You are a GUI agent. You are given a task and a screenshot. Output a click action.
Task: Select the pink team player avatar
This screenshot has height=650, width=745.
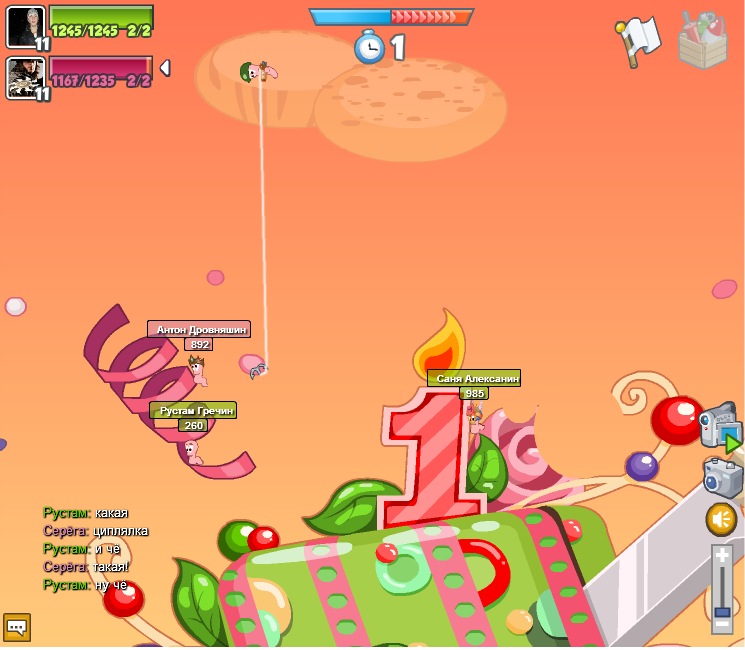[25, 77]
